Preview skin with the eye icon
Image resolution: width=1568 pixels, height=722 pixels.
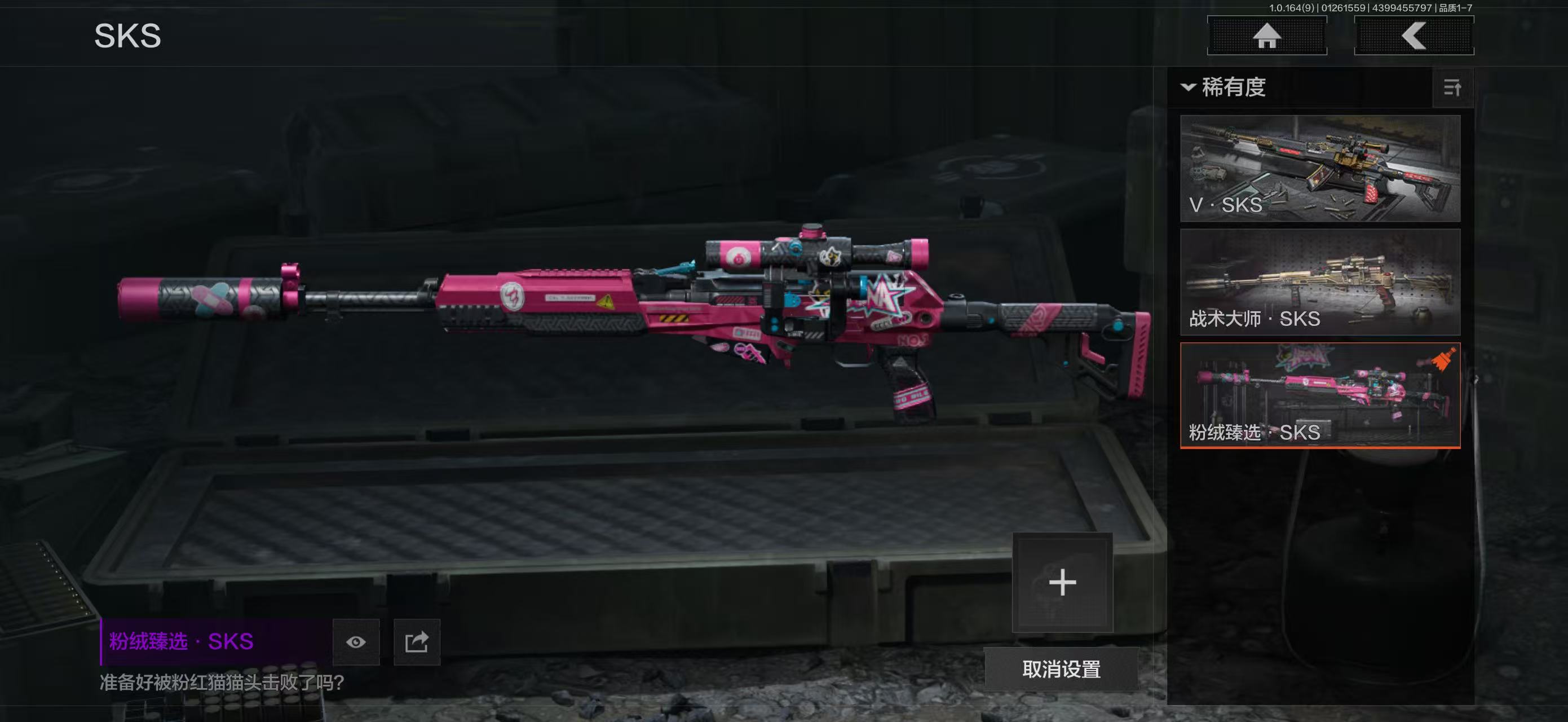click(x=356, y=642)
